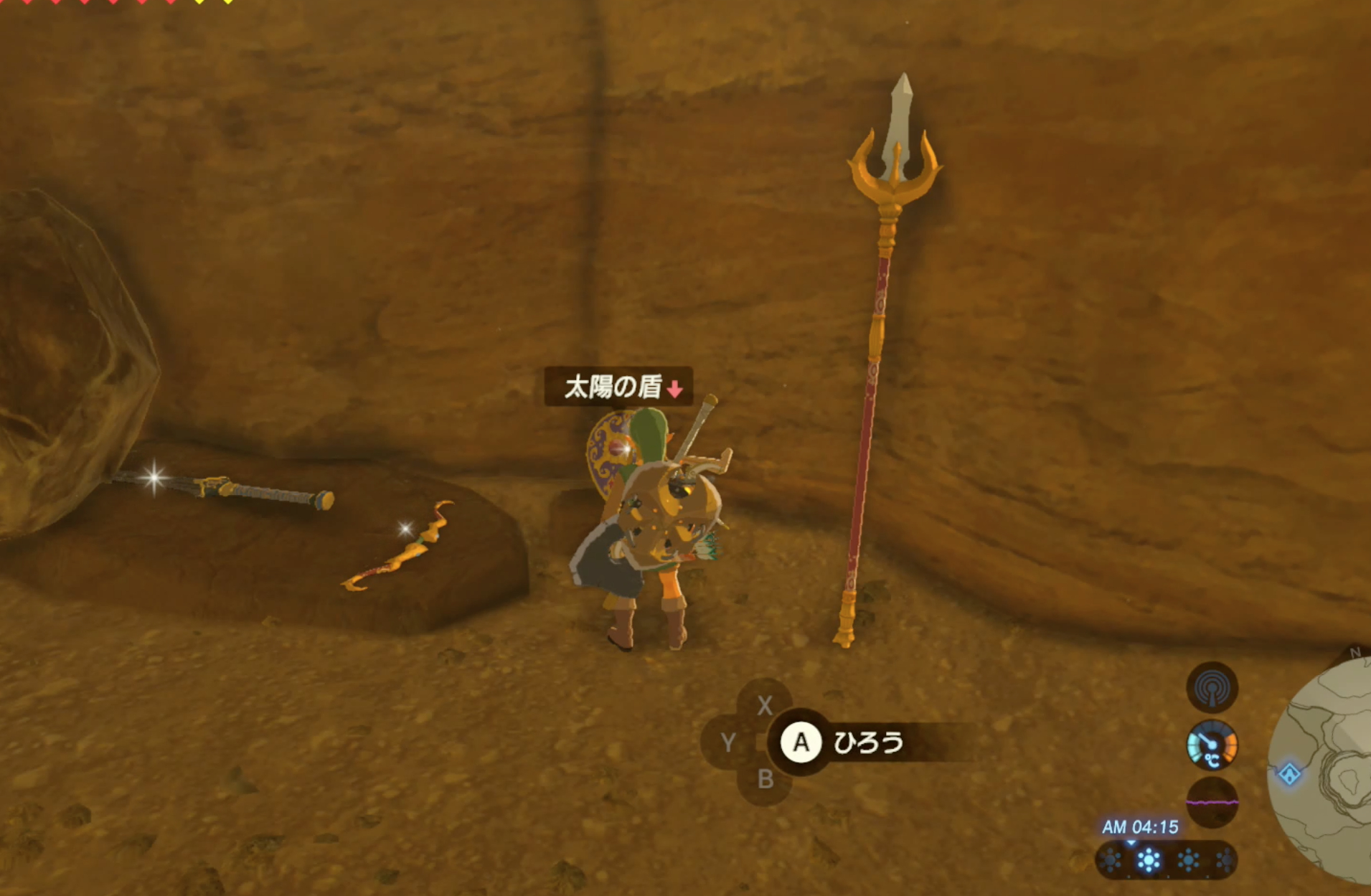The width and height of the screenshot is (1371, 896).
Task: Click the AM 04:15 clock display
Action: click(1141, 826)
